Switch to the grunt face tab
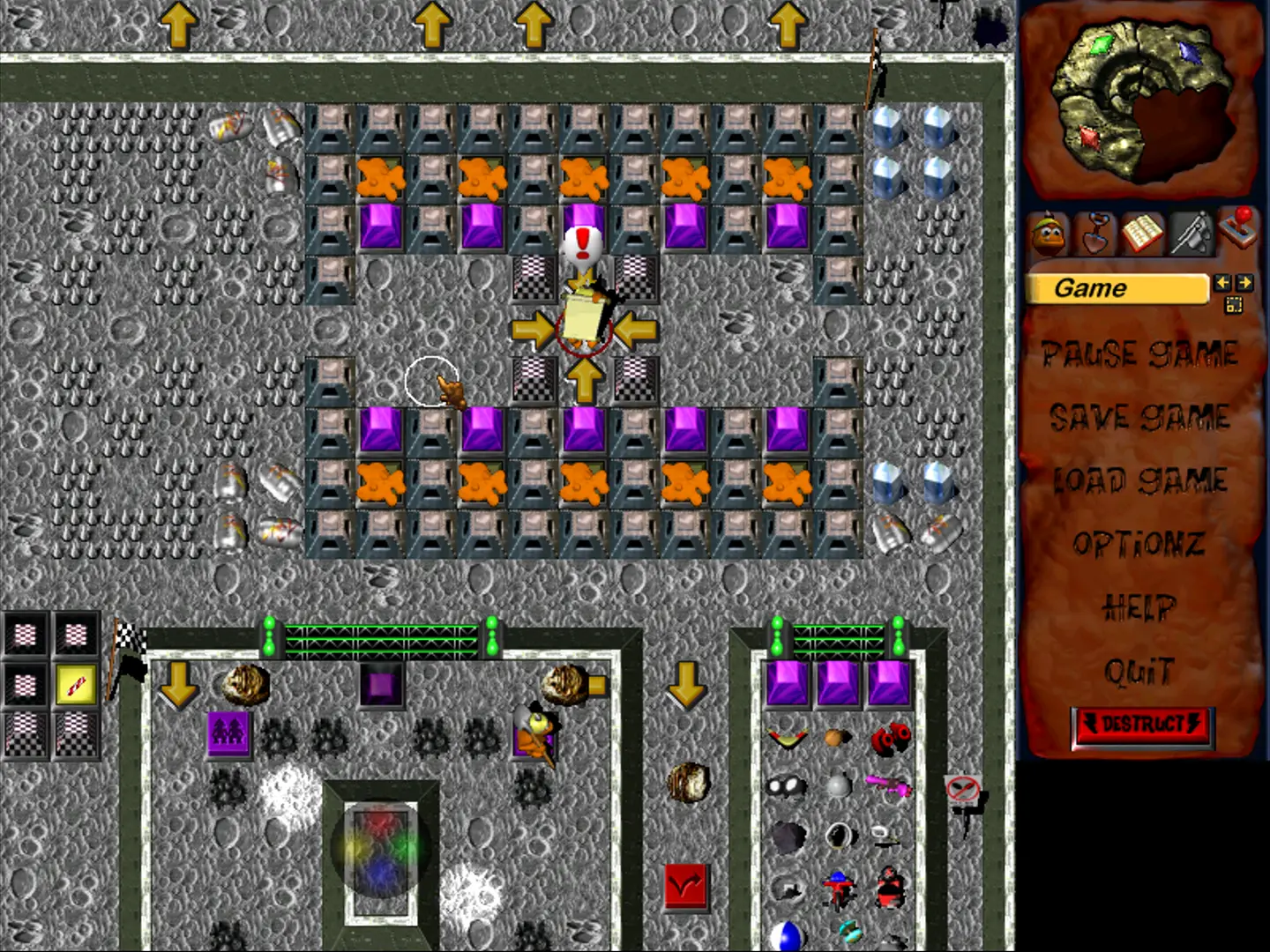This screenshot has width=1270, height=952. click(1049, 234)
